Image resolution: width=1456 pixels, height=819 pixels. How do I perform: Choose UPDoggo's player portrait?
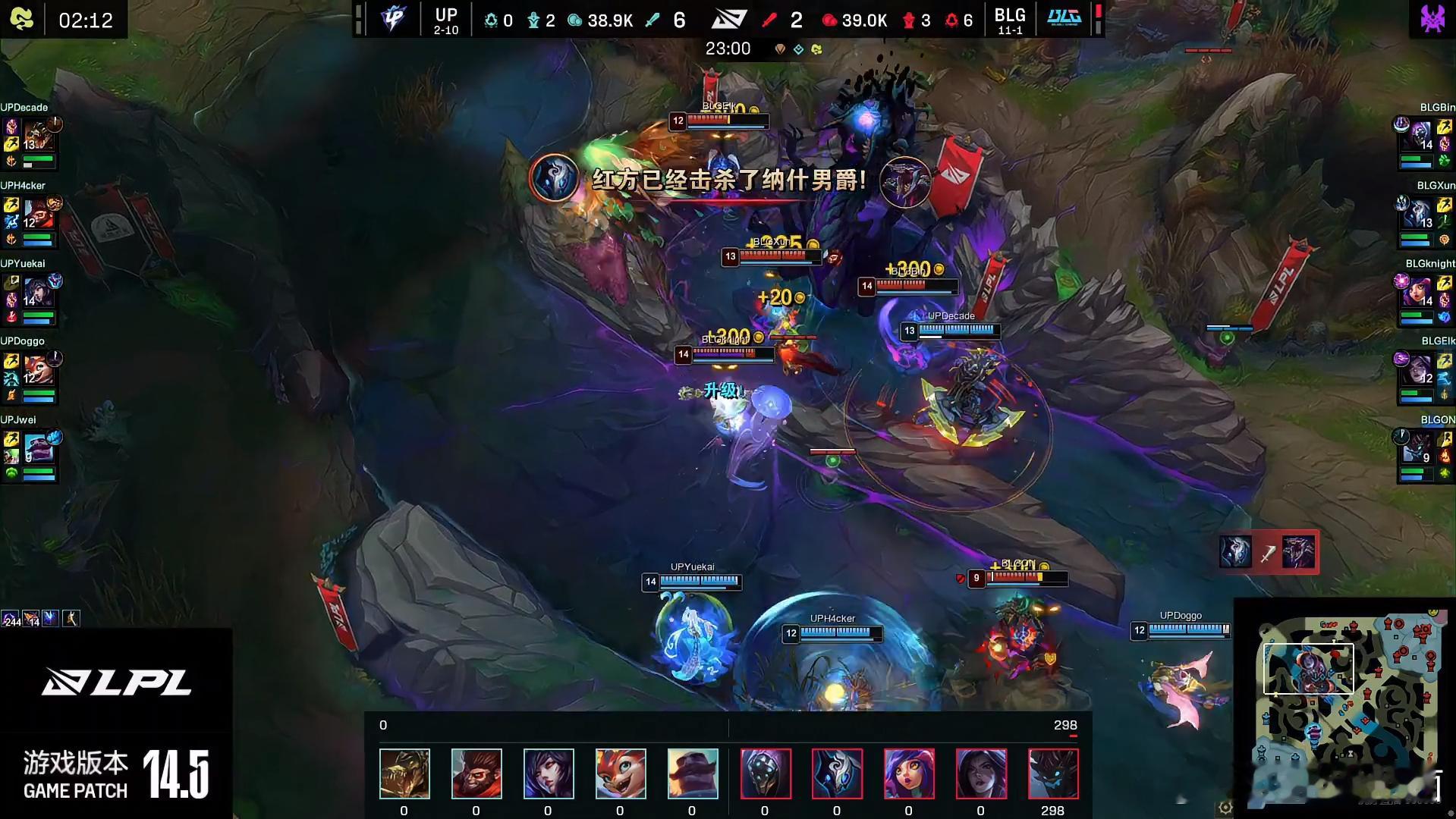click(36, 371)
